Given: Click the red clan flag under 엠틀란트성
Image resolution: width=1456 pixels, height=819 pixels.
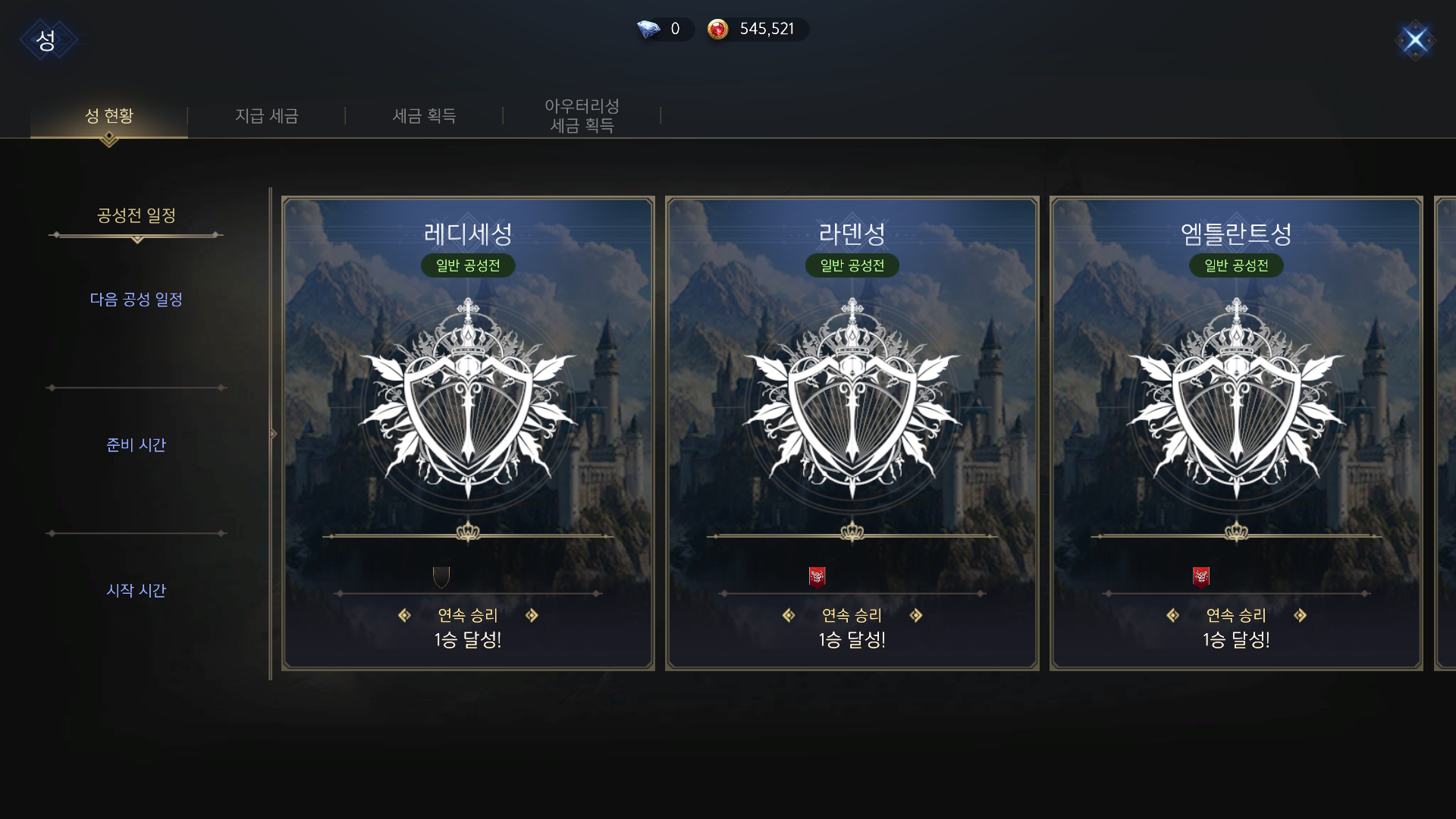Looking at the screenshot, I should pyautogui.click(x=1201, y=576).
